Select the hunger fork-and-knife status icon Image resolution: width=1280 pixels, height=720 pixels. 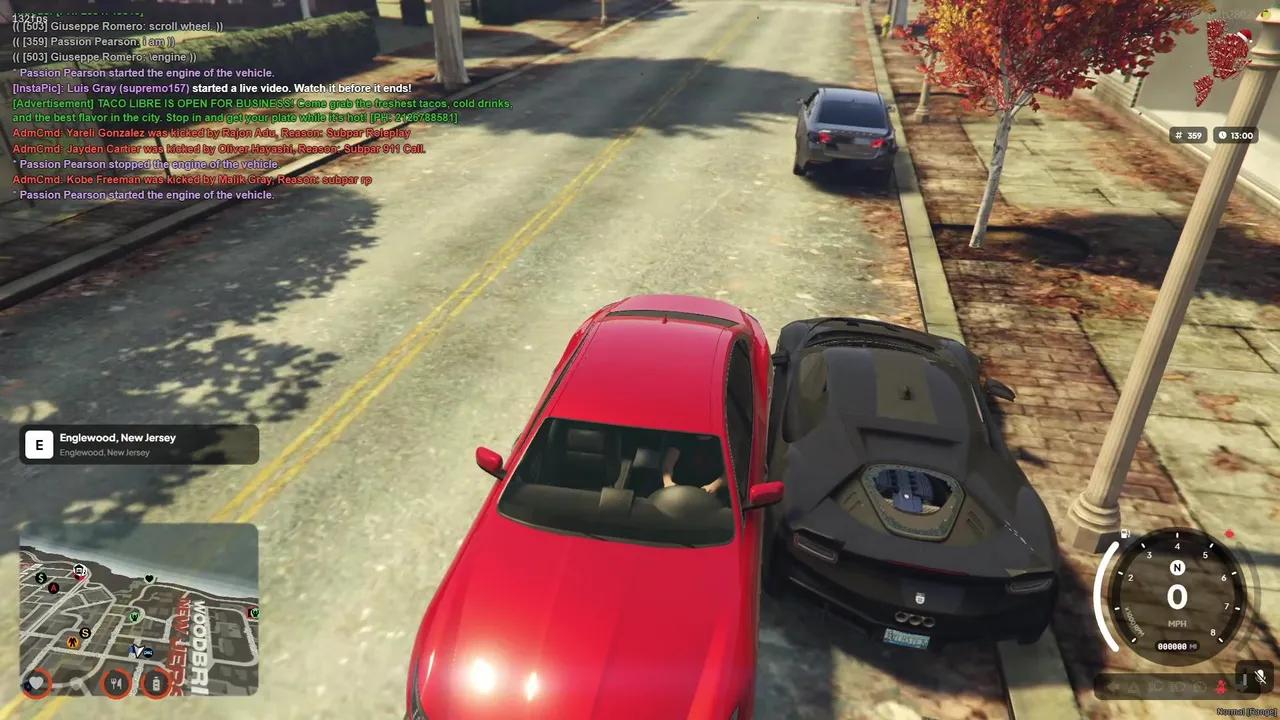pyautogui.click(x=115, y=682)
